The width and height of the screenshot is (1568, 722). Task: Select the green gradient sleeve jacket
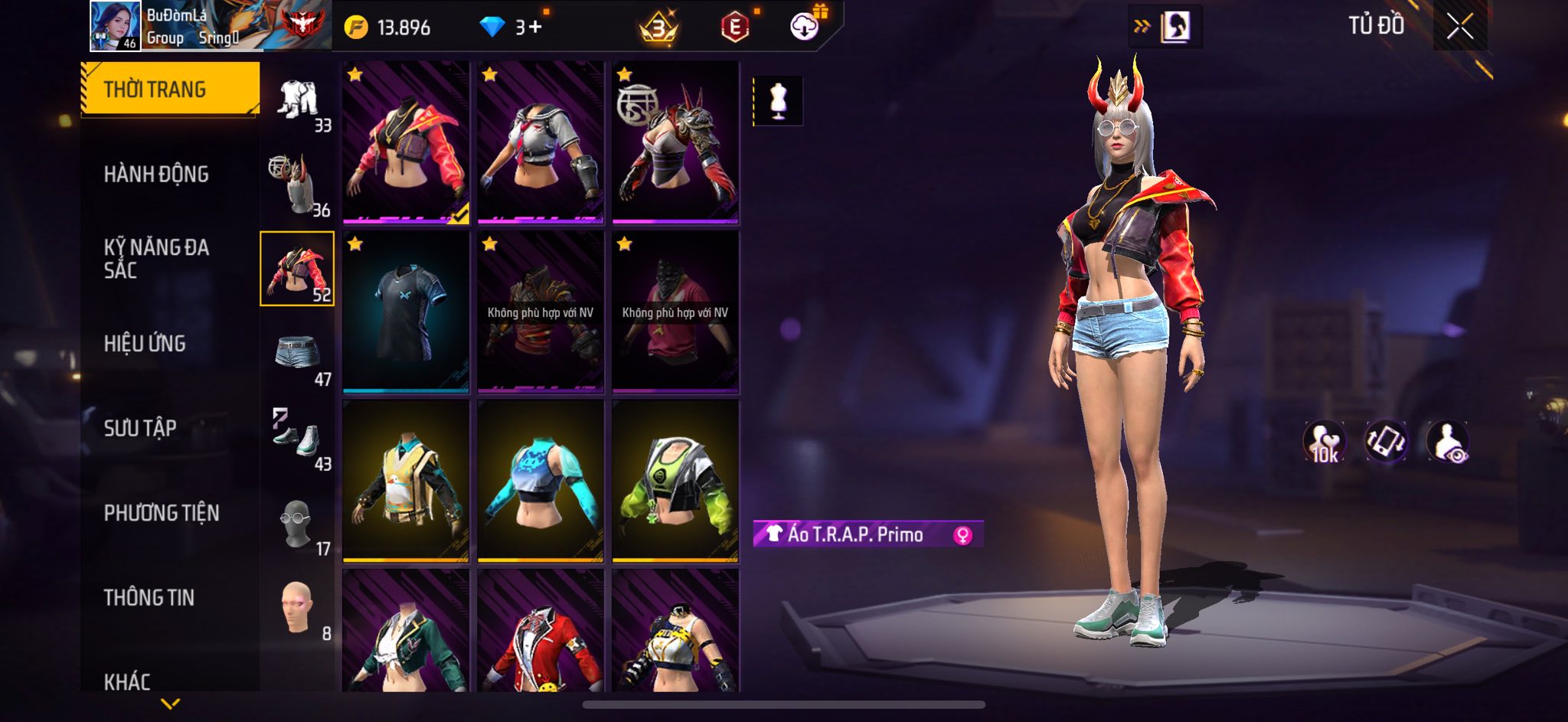click(675, 481)
